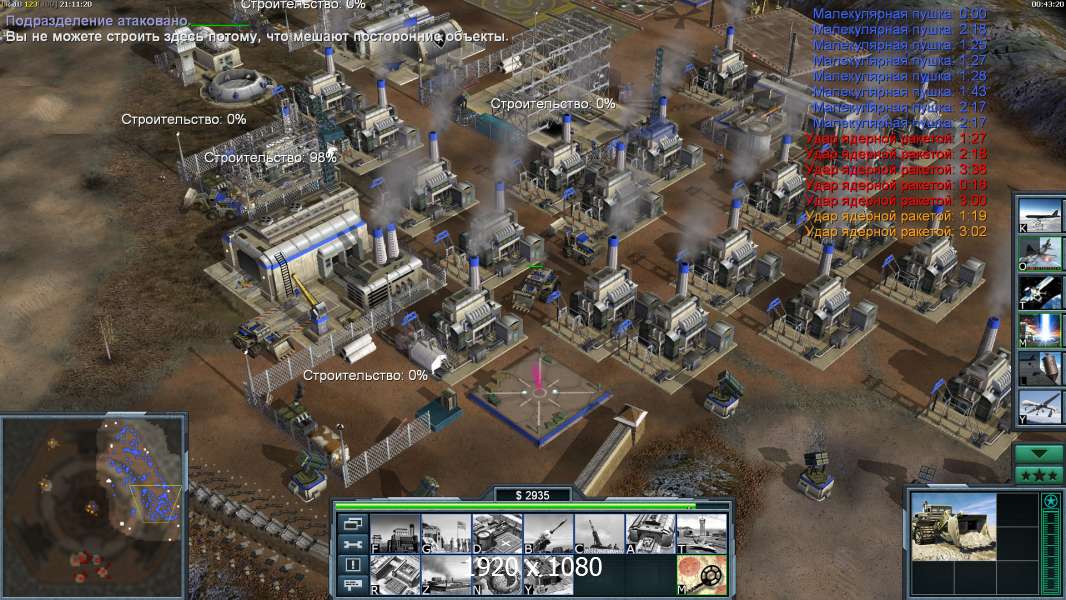
Task: Click the exclamation mark alert button
Action: click(353, 565)
